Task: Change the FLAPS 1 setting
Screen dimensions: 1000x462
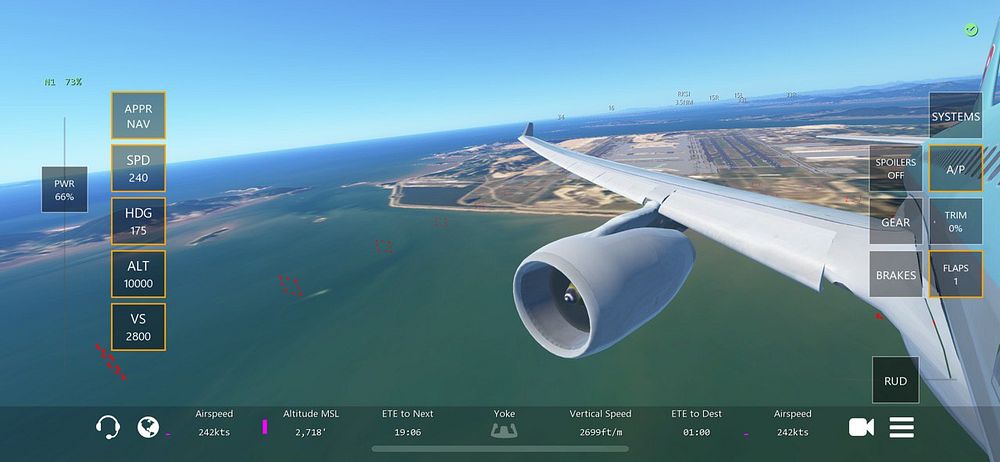Action: click(x=955, y=275)
